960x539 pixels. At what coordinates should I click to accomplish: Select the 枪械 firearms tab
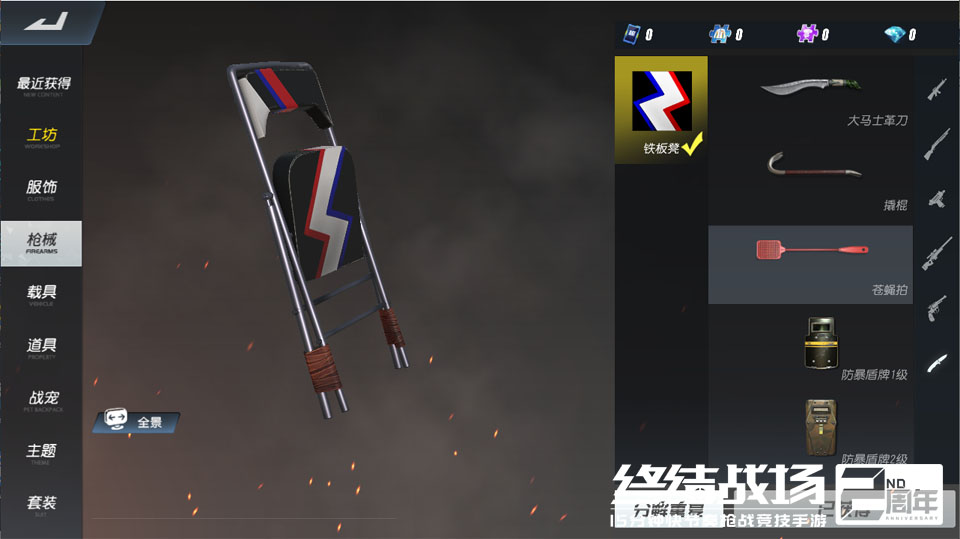tap(42, 242)
